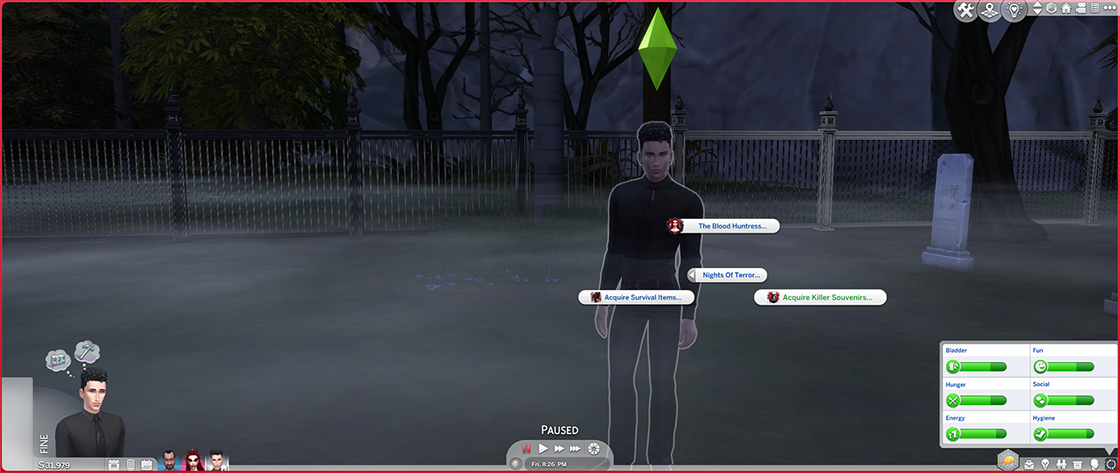Set game speed to ultra fast
The image size is (1120, 473).
point(577,449)
